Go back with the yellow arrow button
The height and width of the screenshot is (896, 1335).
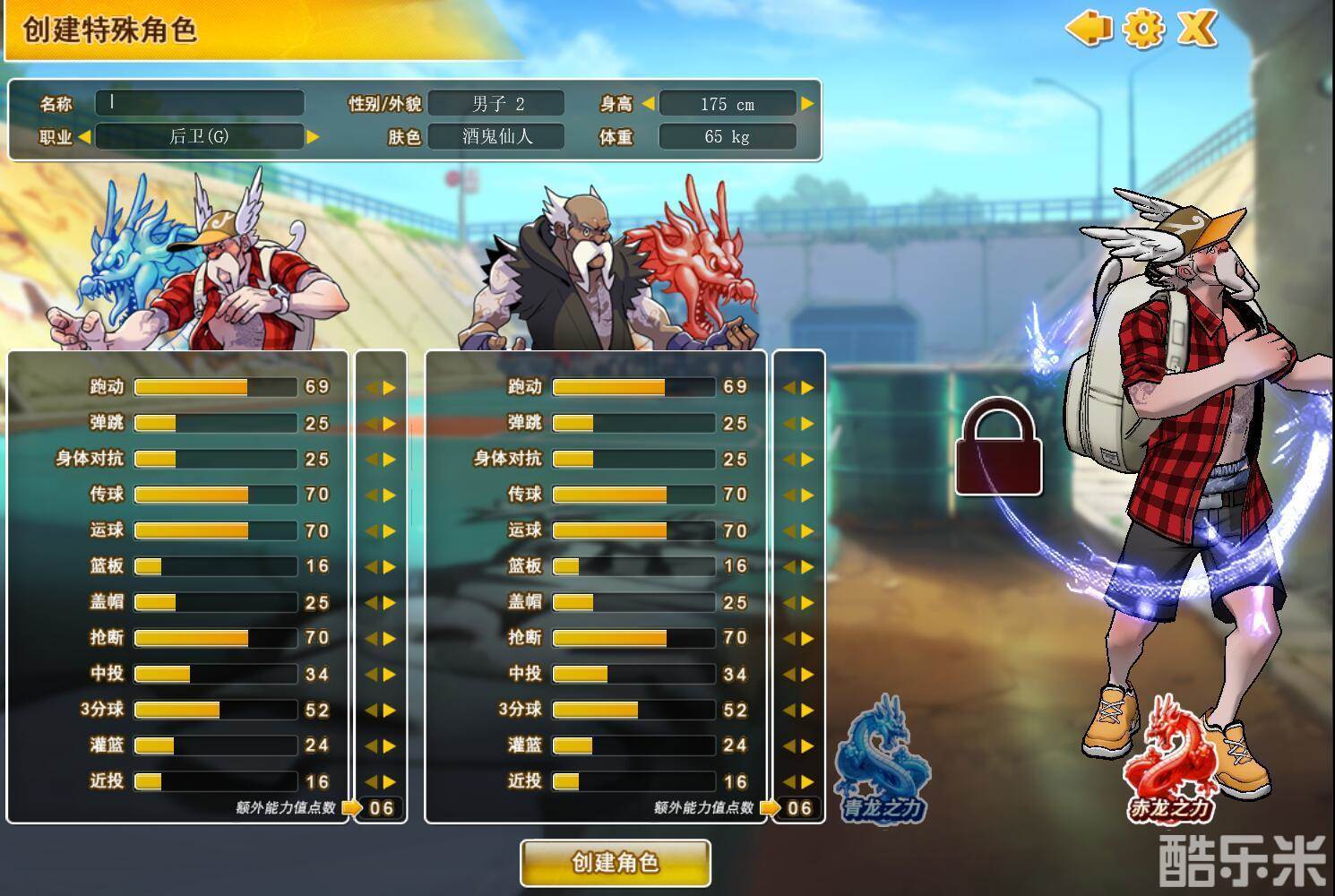[1088, 28]
